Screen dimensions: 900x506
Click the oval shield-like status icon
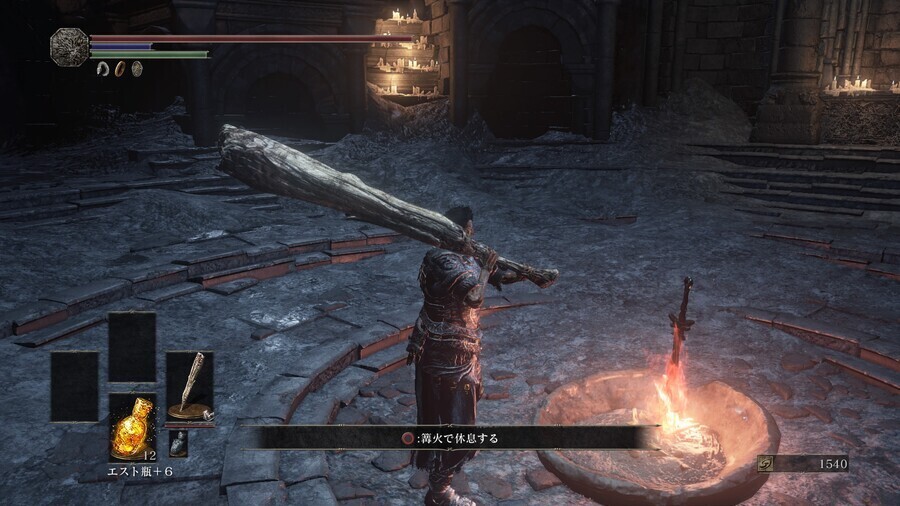click(137, 69)
